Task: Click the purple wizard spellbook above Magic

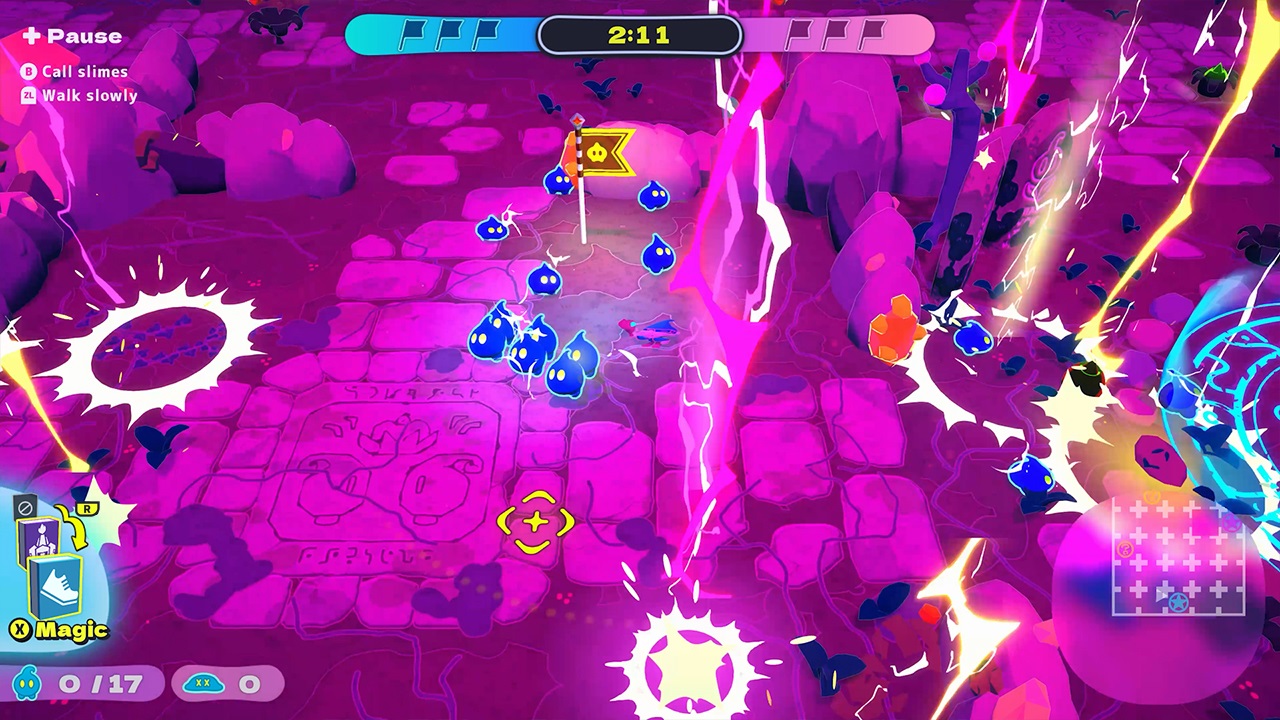Action: (39, 538)
